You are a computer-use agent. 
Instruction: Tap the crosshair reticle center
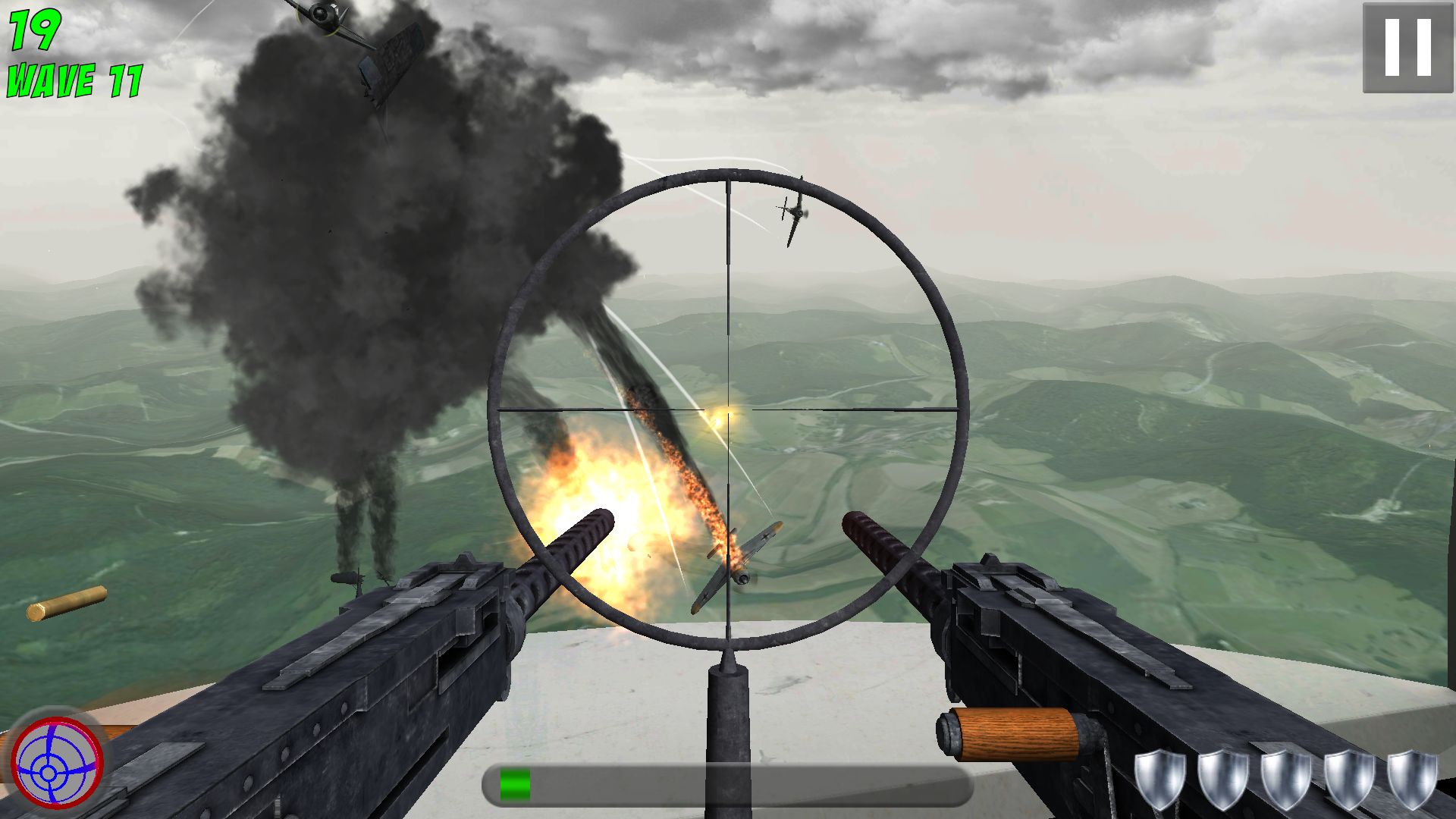click(728, 409)
